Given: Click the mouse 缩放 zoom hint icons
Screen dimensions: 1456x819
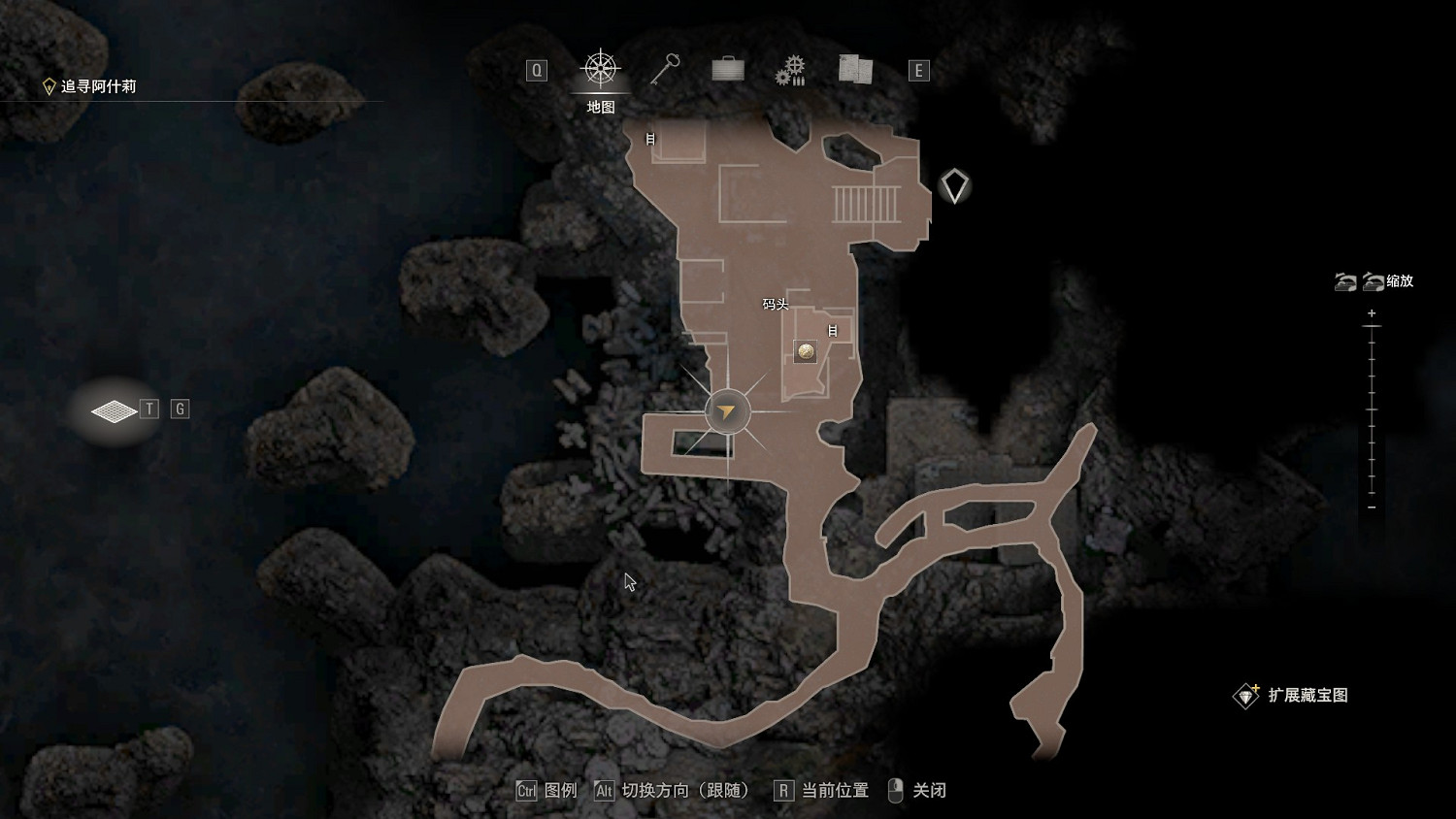Looking at the screenshot, I should point(1359,281).
